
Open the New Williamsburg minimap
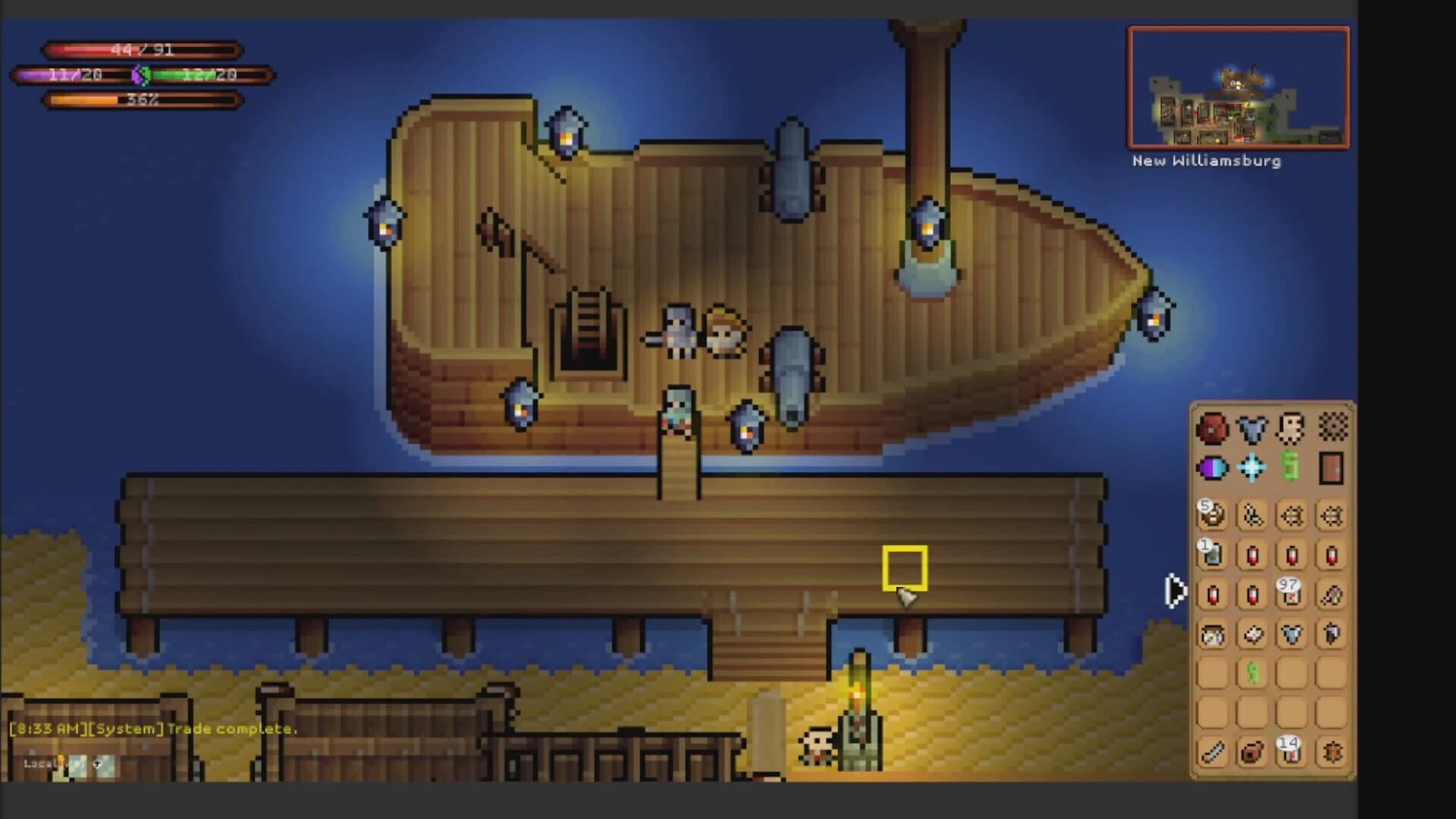[1238, 87]
